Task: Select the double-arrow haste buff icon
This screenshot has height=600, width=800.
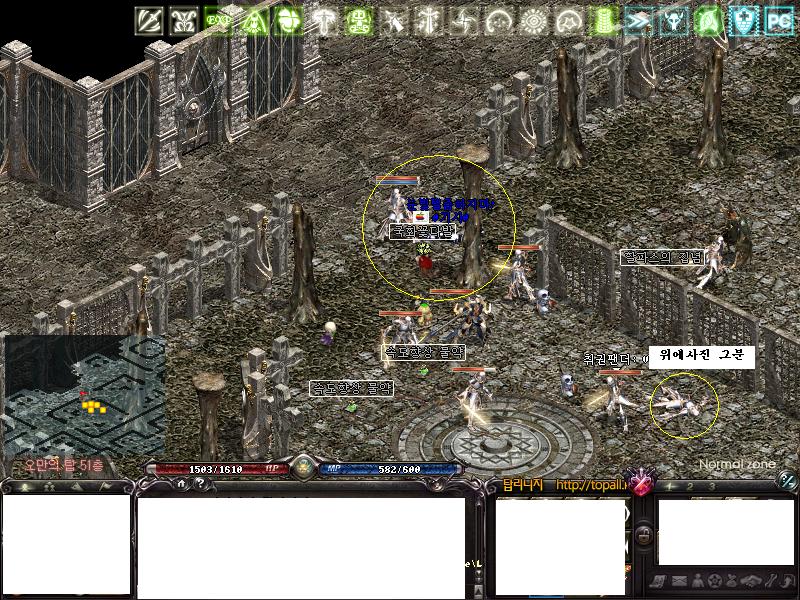Action: tap(638, 21)
